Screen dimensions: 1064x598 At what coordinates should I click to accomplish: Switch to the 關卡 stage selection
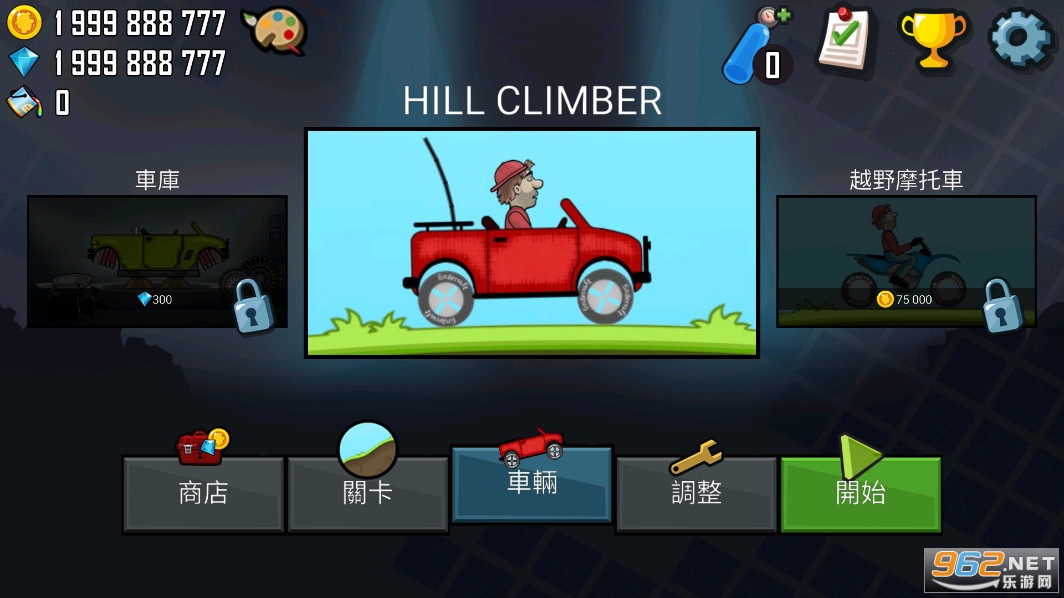(x=367, y=493)
